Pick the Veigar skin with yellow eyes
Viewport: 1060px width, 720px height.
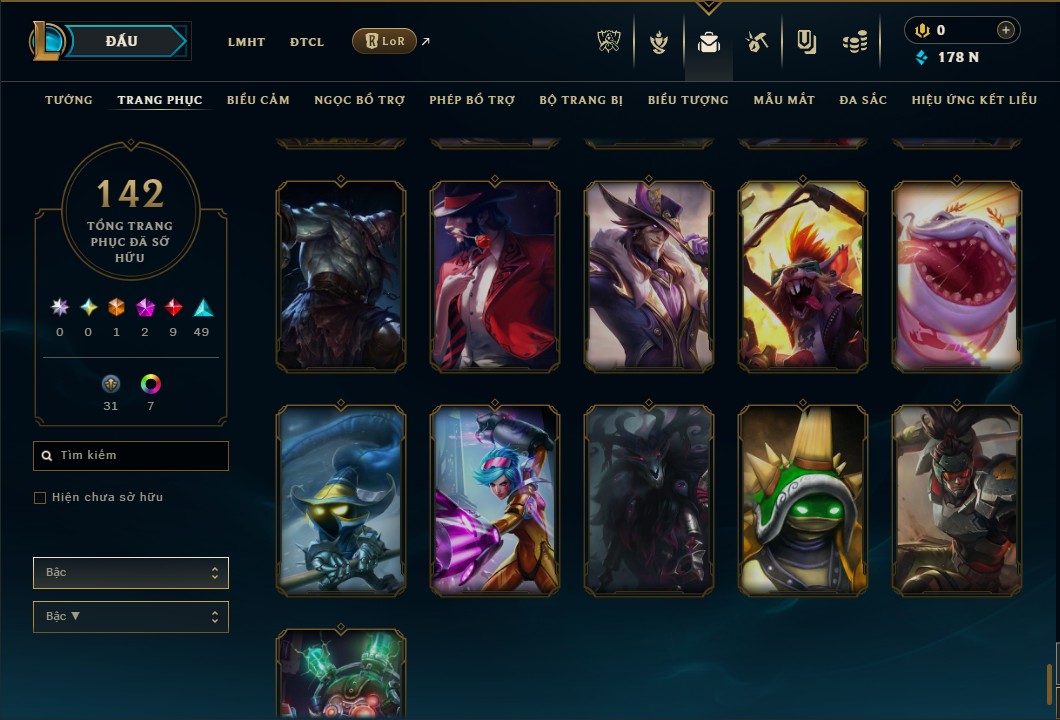tap(341, 500)
